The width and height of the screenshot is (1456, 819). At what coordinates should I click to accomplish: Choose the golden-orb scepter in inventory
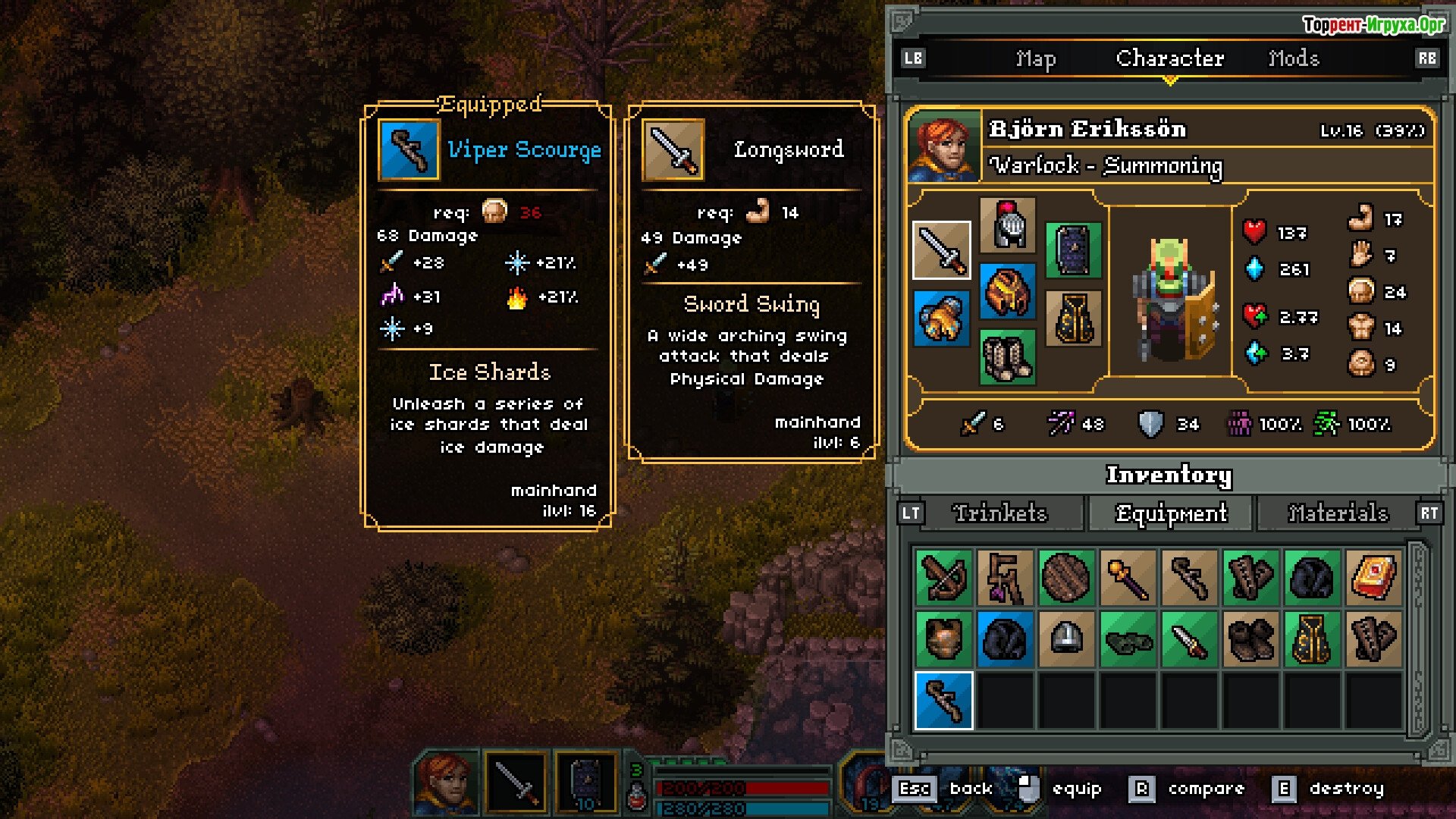[1128, 578]
